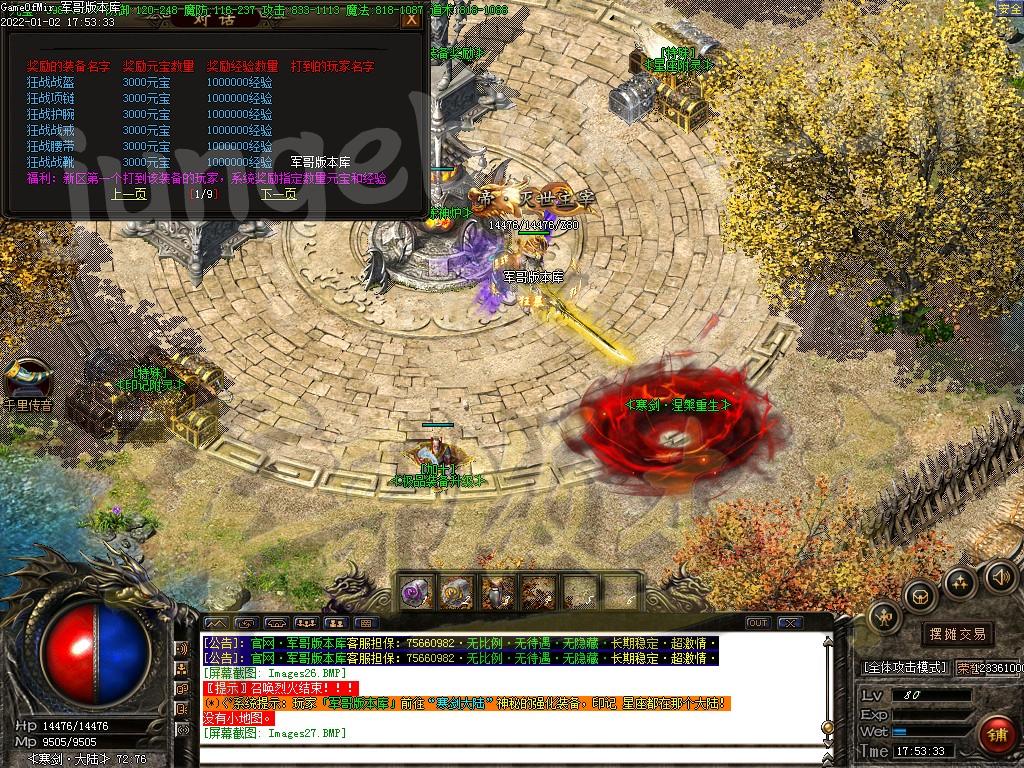The width and height of the screenshot is (1024, 768).
Task: Select the armor item hotbar slot
Action: click(x=498, y=593)
